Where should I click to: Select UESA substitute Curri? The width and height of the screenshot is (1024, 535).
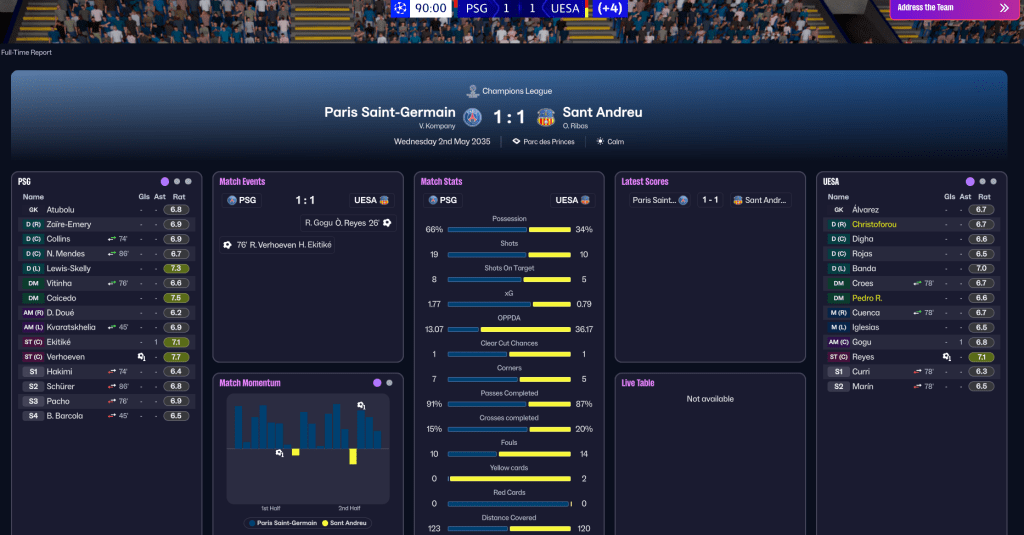pyautogui.click(x=861, y=371)
